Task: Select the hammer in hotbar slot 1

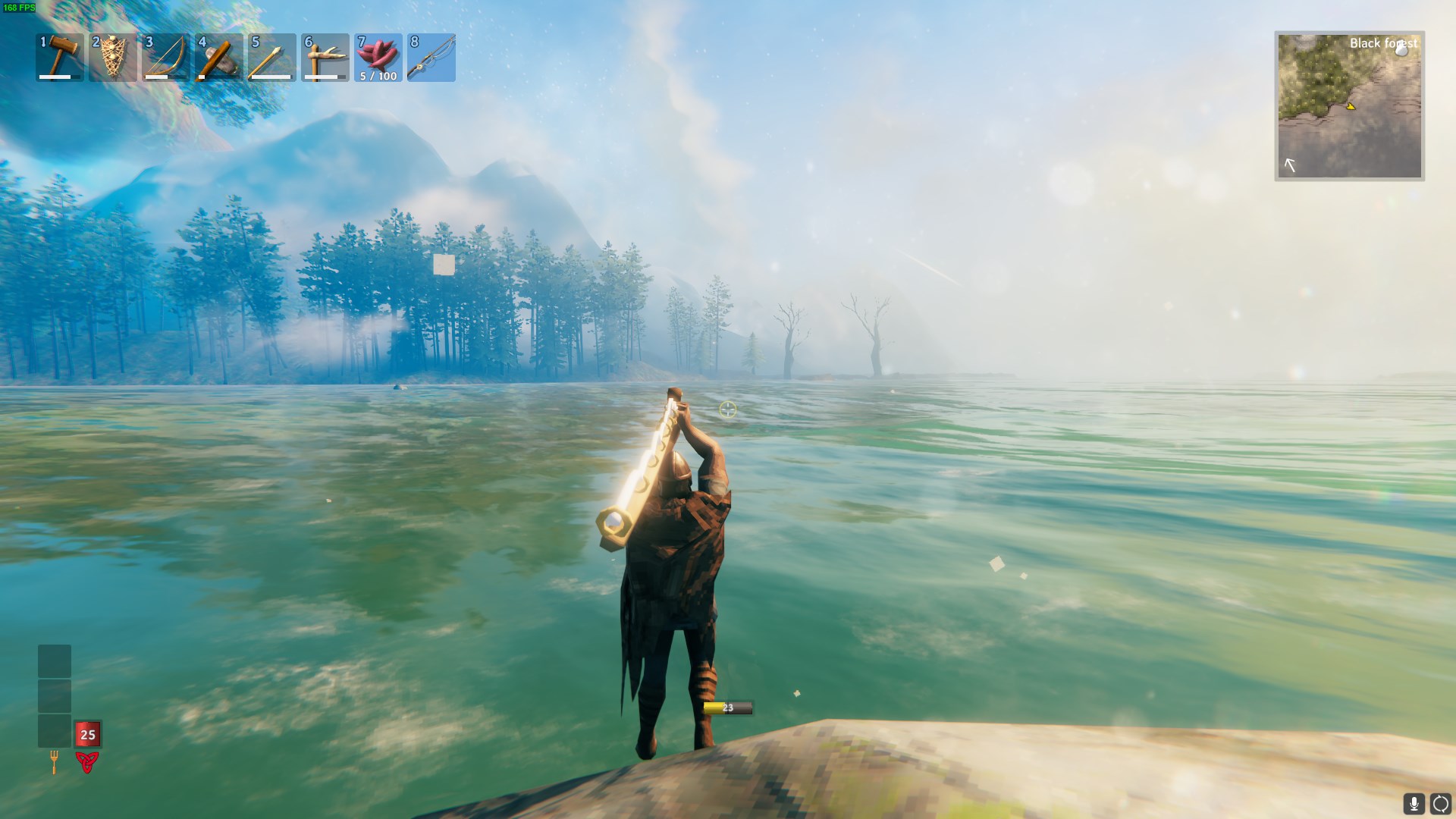Action: [x=60, y=58]
